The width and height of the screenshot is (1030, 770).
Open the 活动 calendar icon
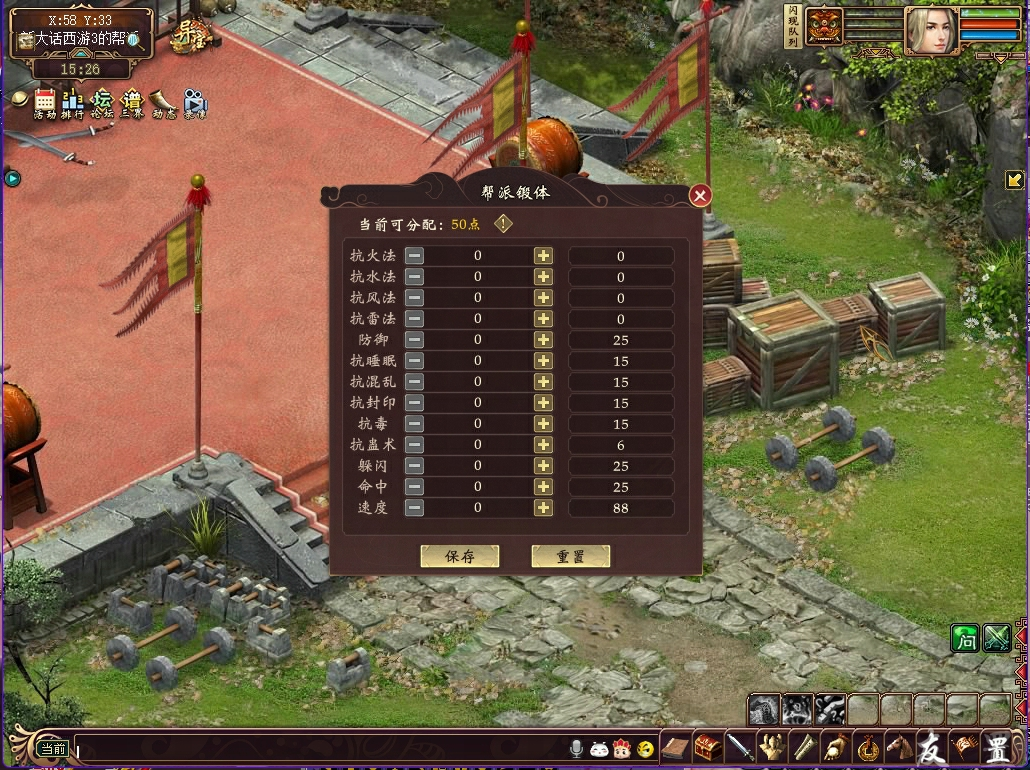tap(45, 102)
